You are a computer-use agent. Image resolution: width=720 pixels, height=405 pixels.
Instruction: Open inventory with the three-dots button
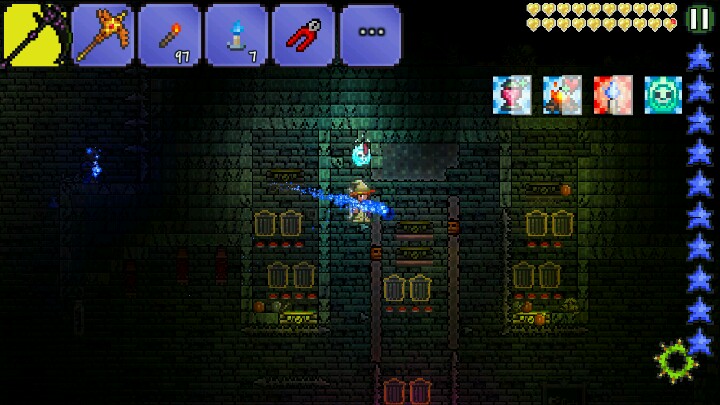(x=370, y=34)
